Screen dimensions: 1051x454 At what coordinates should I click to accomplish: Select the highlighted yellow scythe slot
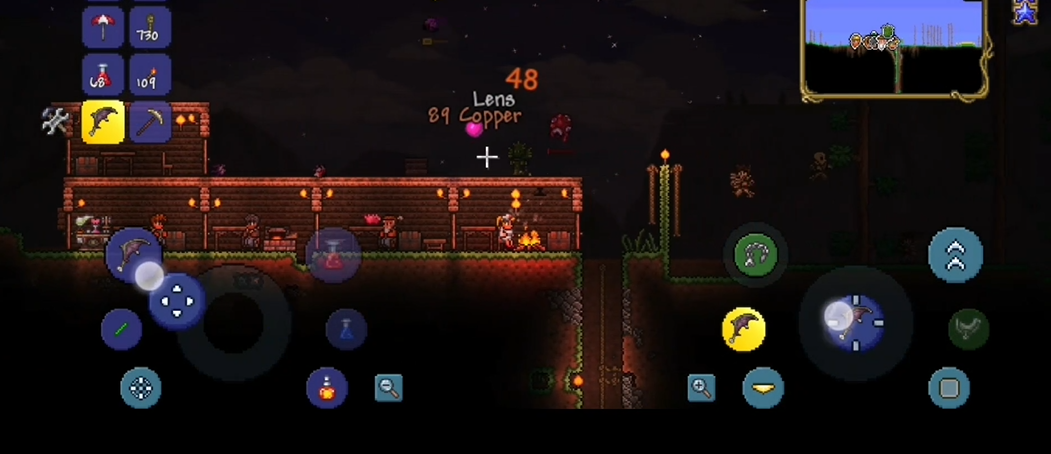pyautogui.click(x=103, y=122)
